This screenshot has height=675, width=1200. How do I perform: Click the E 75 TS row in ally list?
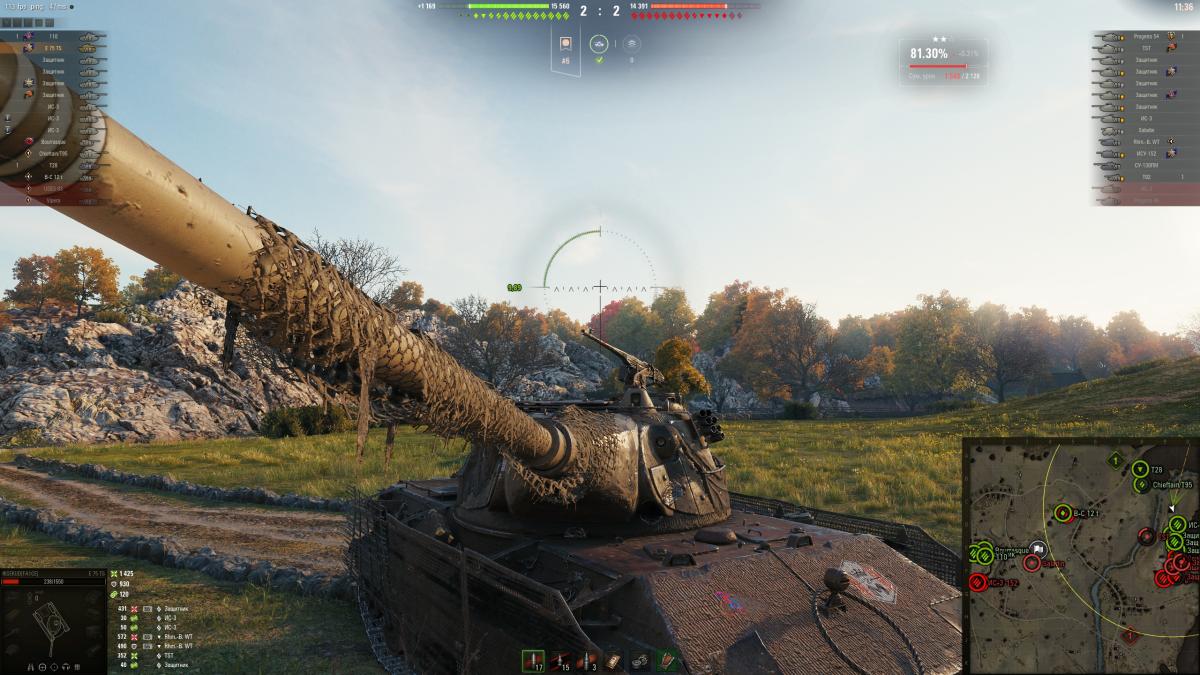click(x=52, y=48)
